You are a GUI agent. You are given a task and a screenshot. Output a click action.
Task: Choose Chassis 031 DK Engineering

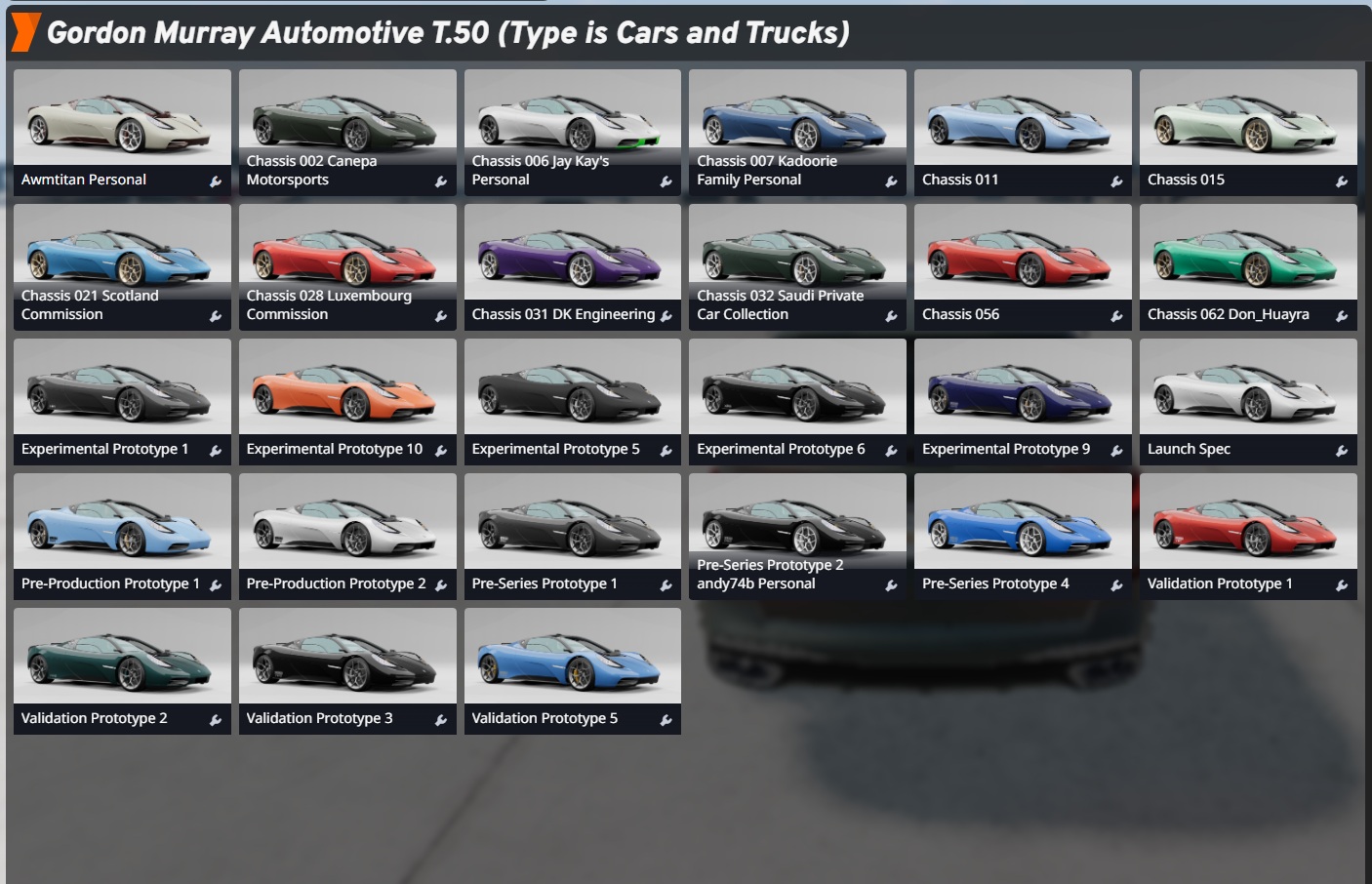(573, 266)
